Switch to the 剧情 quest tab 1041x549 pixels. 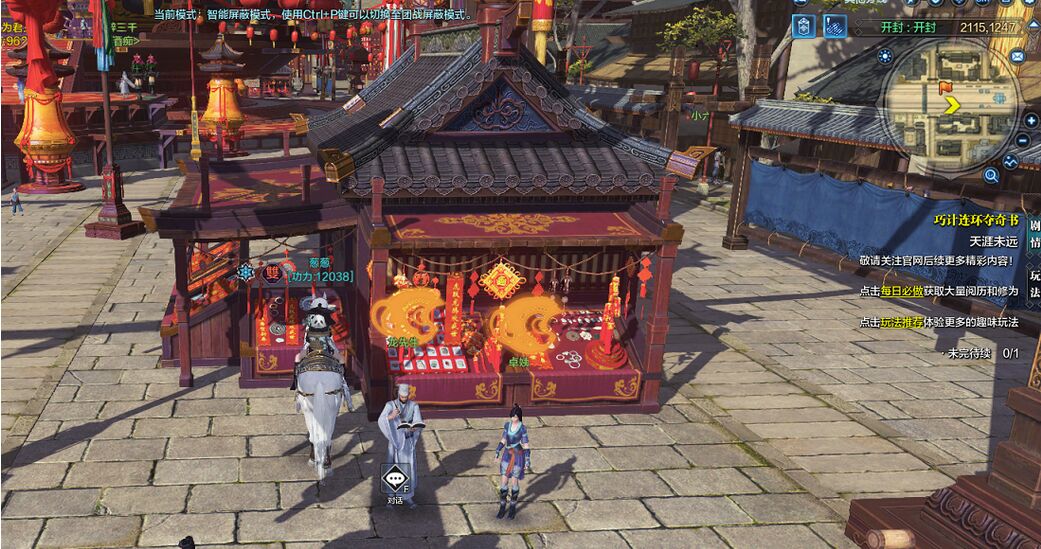[x=1034, y=233]
